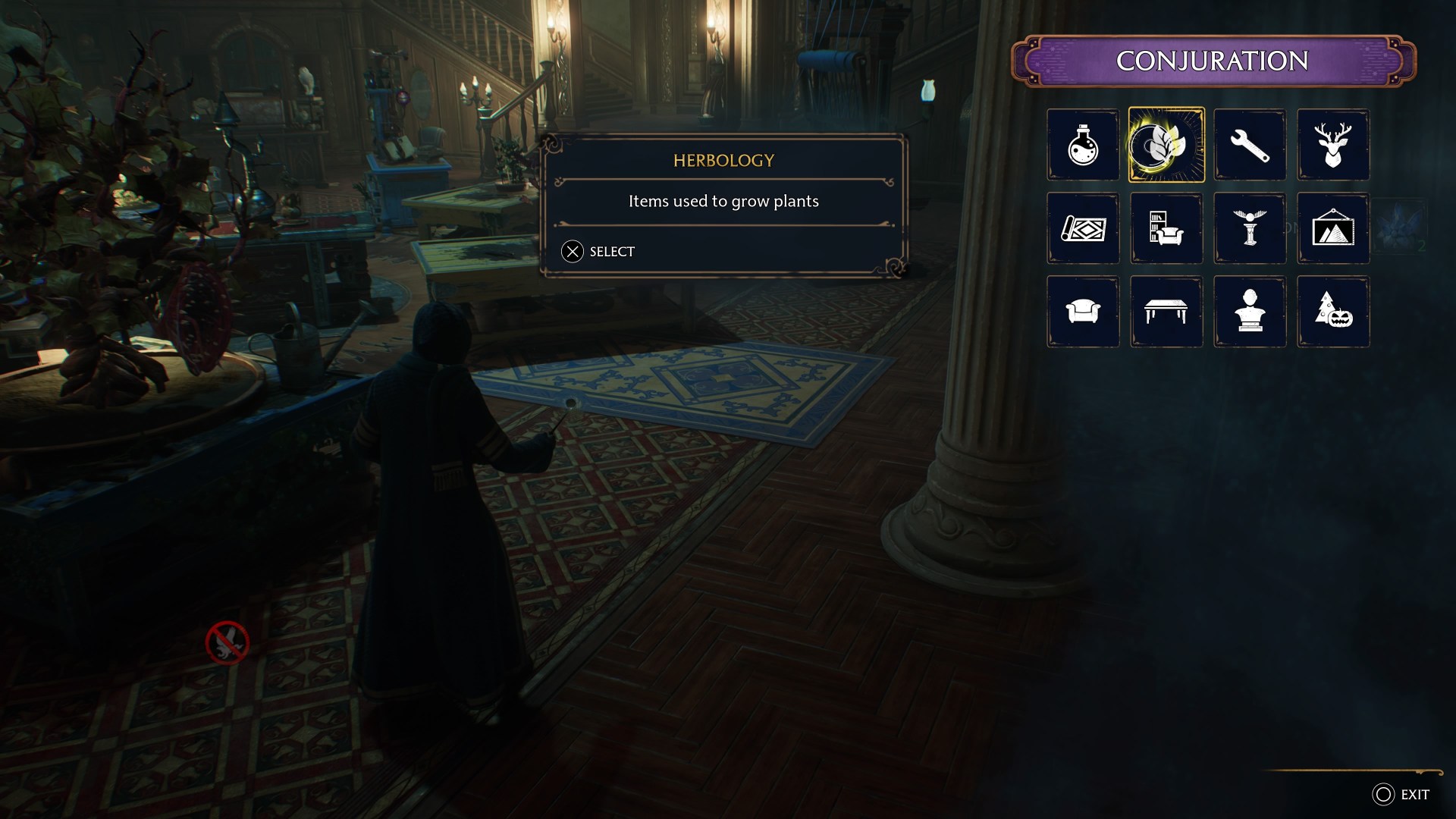Choose the stone bust statue category

(1250, 312)
